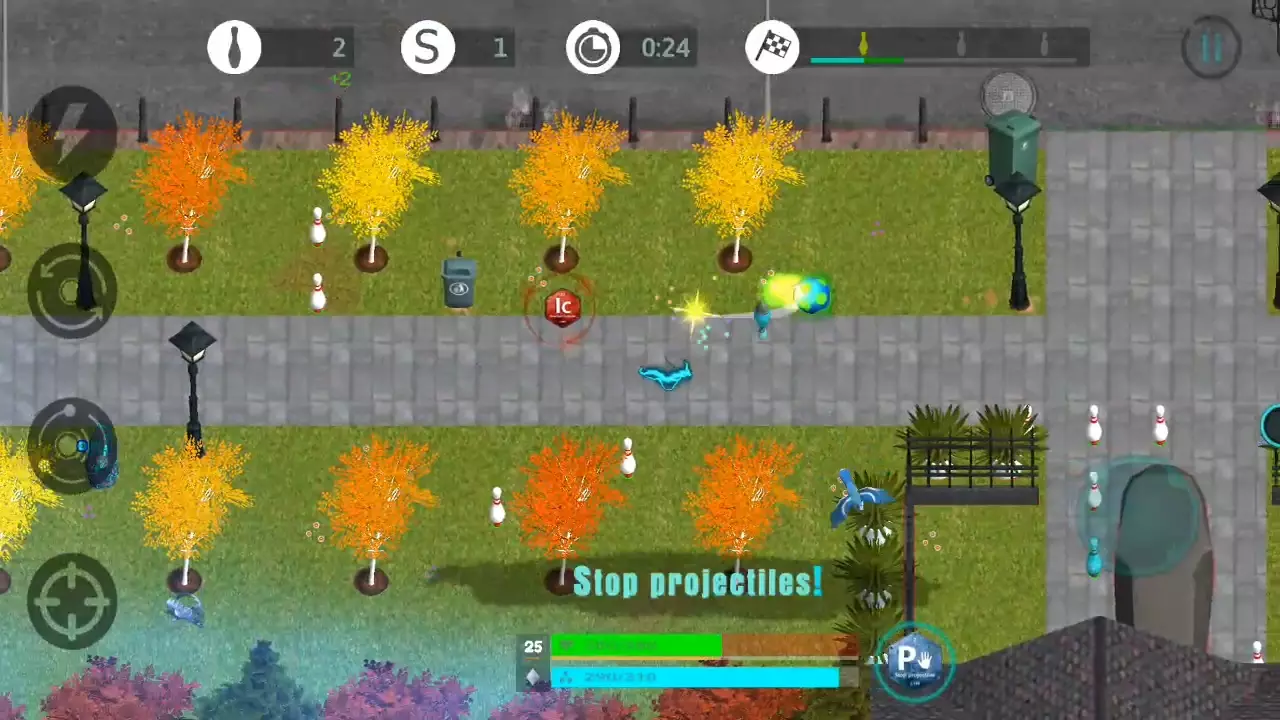Click the Stop projectiles! banner text
1280x720 pixels.
(x=697, y=583)
